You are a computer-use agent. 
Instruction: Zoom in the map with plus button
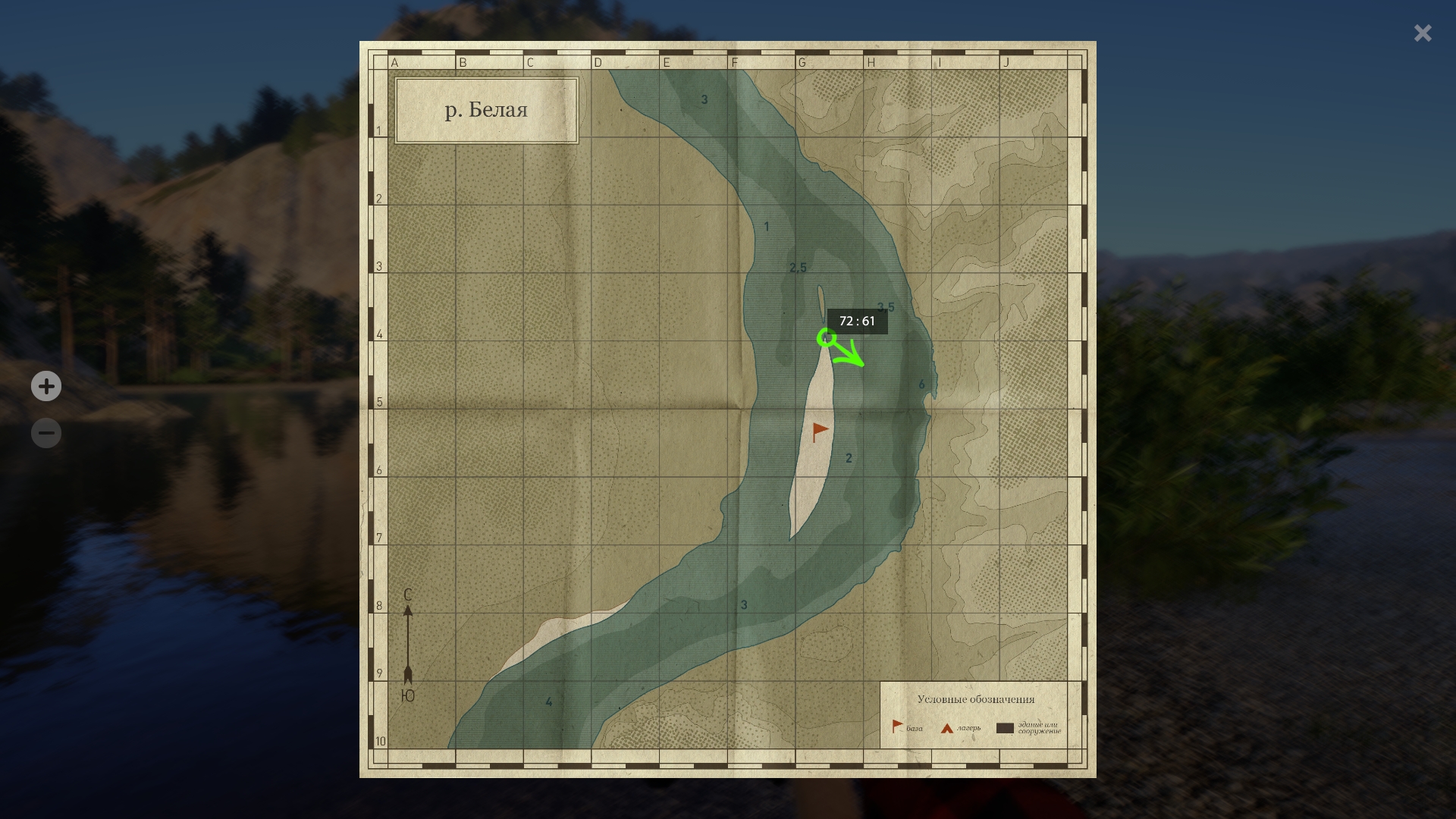pos(46,386)
